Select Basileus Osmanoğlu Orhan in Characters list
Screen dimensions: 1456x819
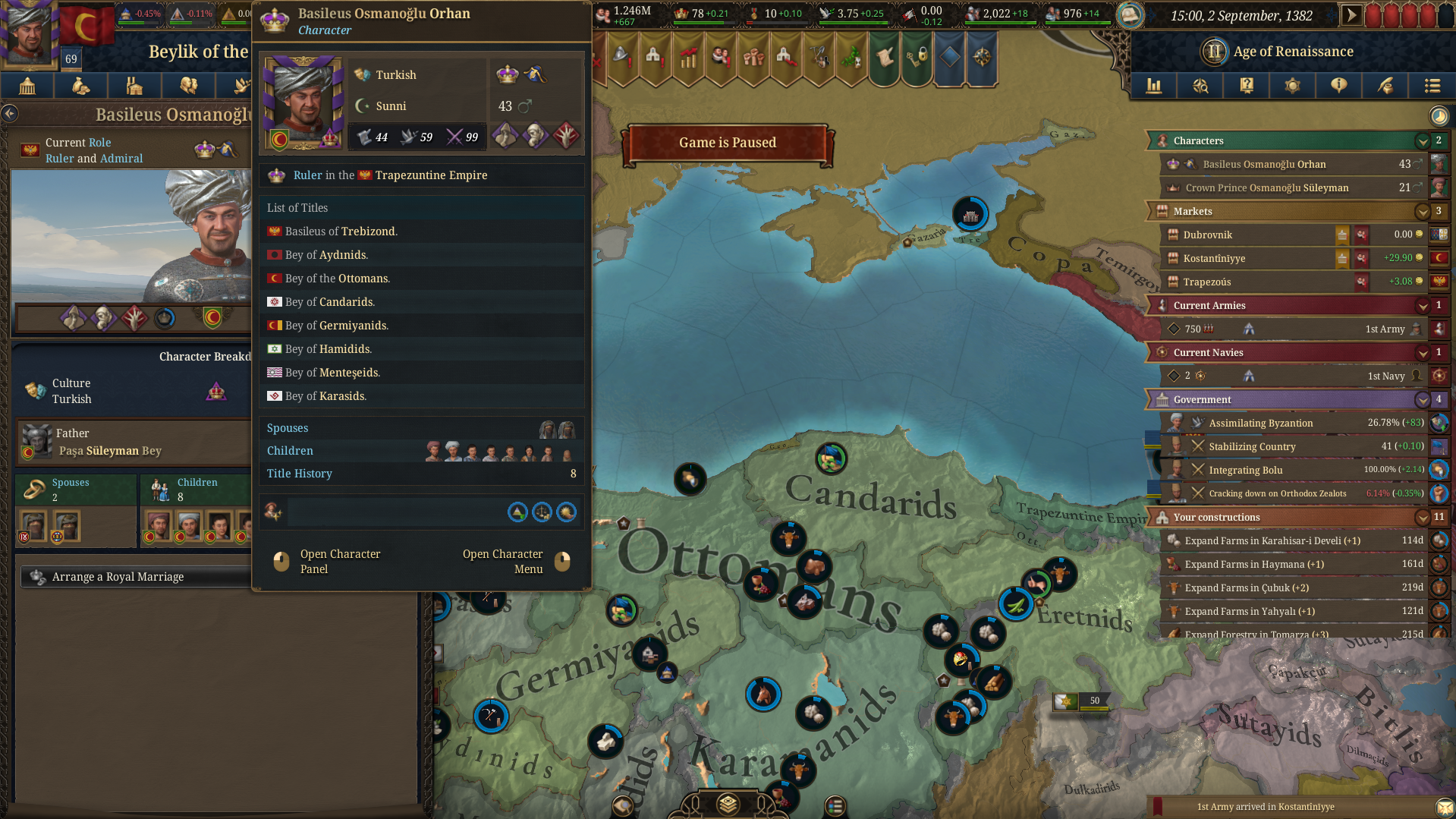[1264, 164]
